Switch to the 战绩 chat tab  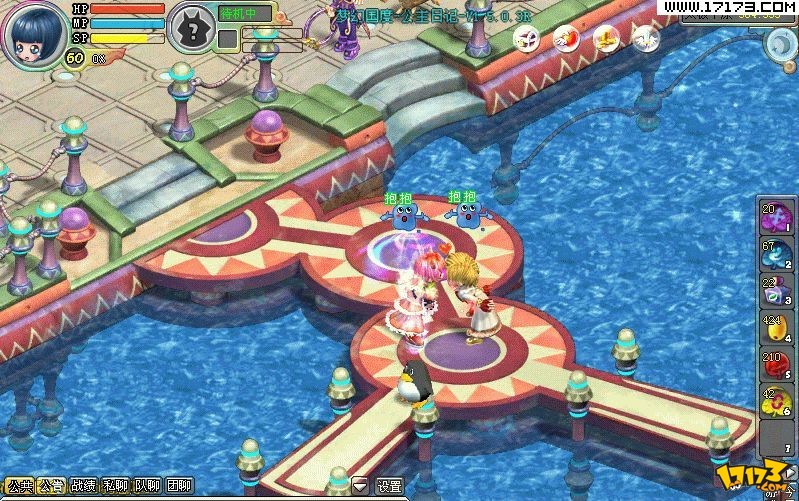click(x=84, y=486)
